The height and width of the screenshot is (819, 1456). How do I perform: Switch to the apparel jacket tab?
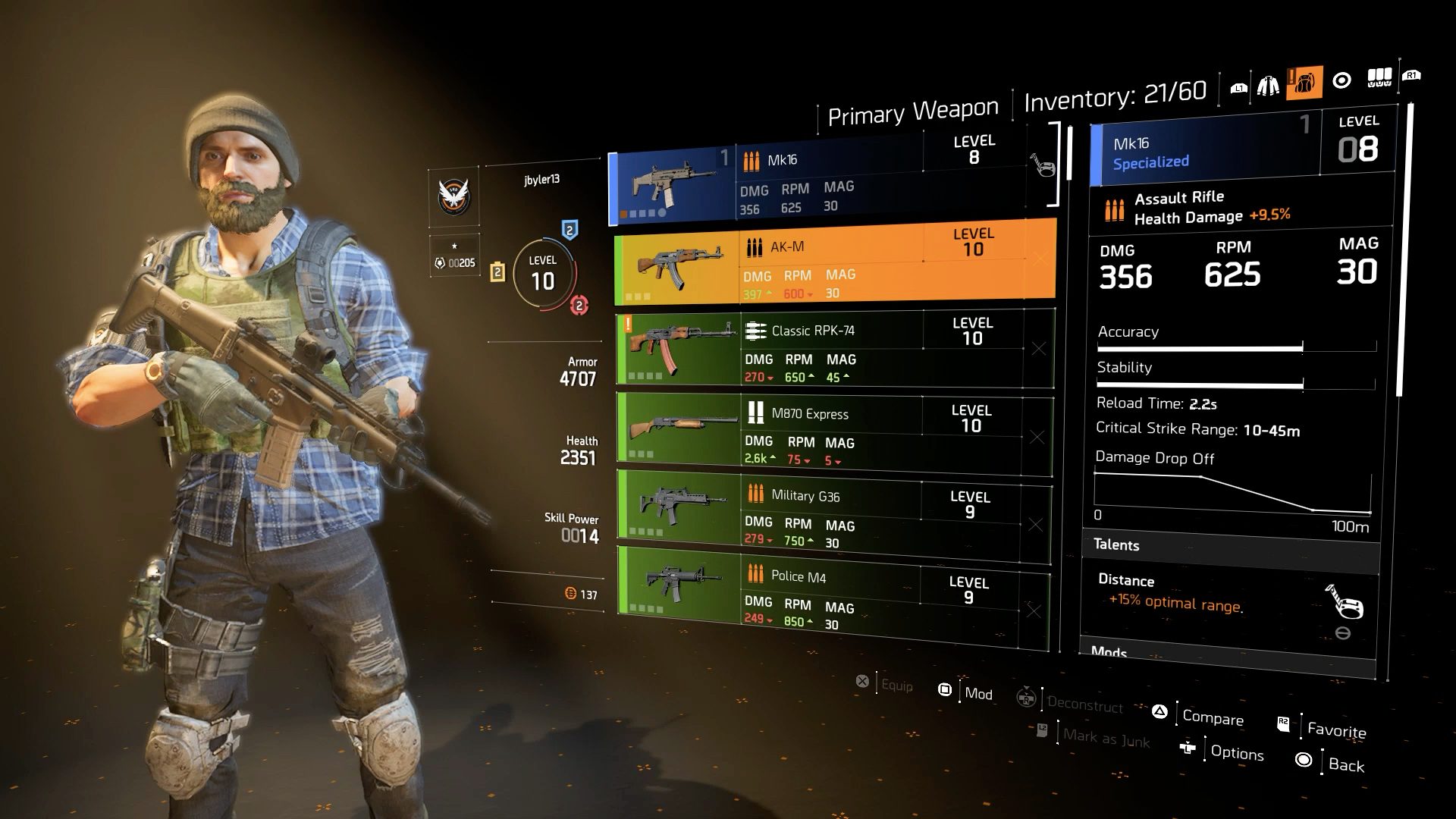(1268, 86)
